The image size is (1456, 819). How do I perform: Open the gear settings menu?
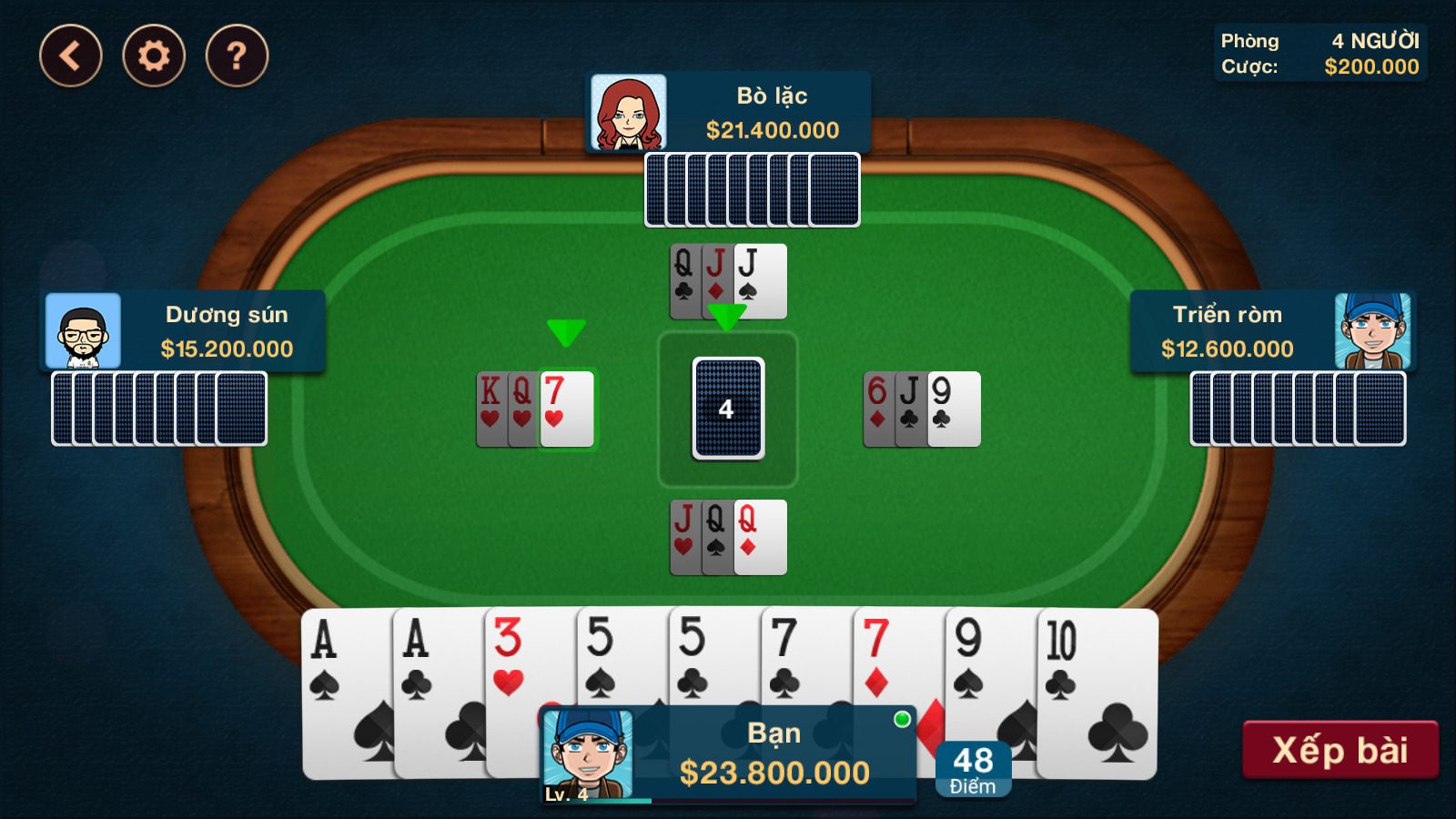[x=154, y=56]
